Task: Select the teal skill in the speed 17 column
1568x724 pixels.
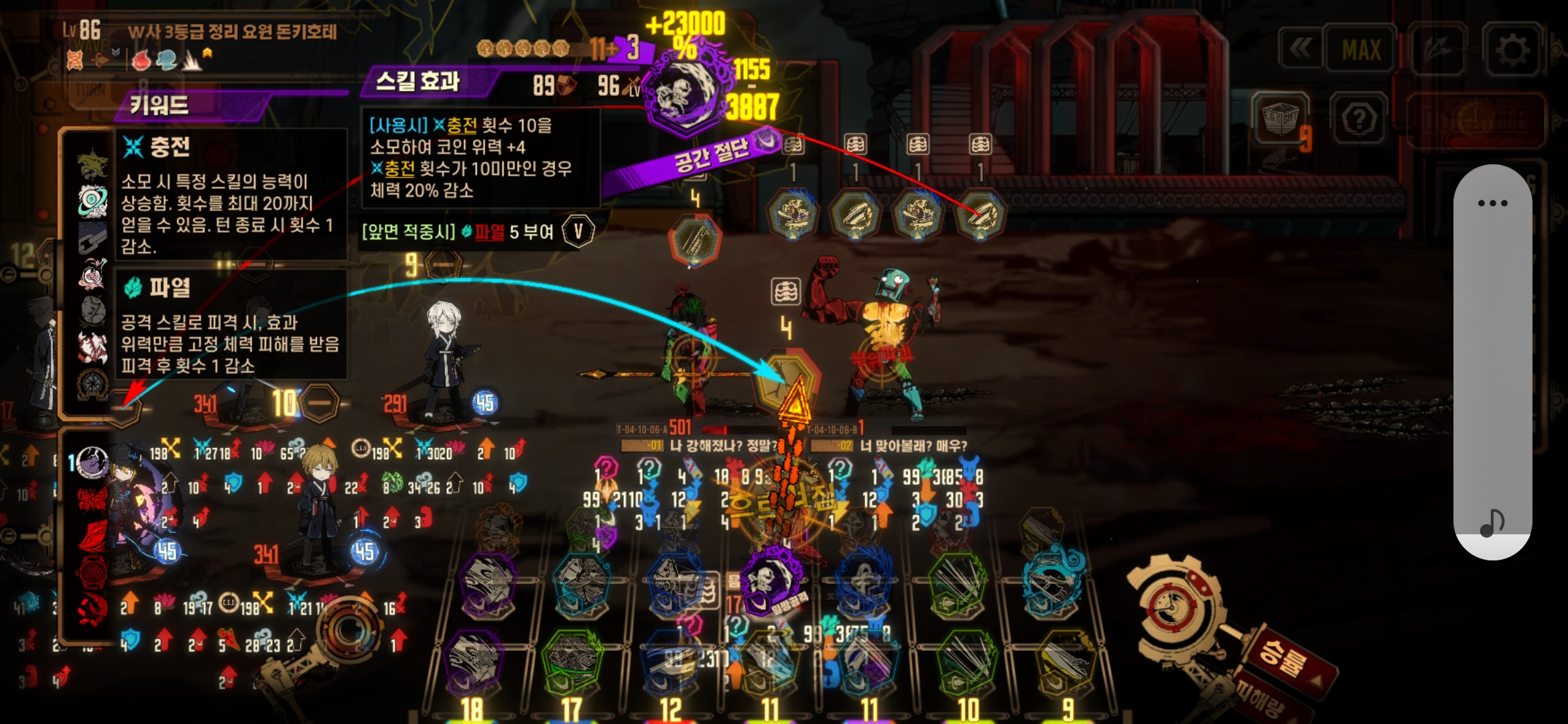Action: [580, 582]
